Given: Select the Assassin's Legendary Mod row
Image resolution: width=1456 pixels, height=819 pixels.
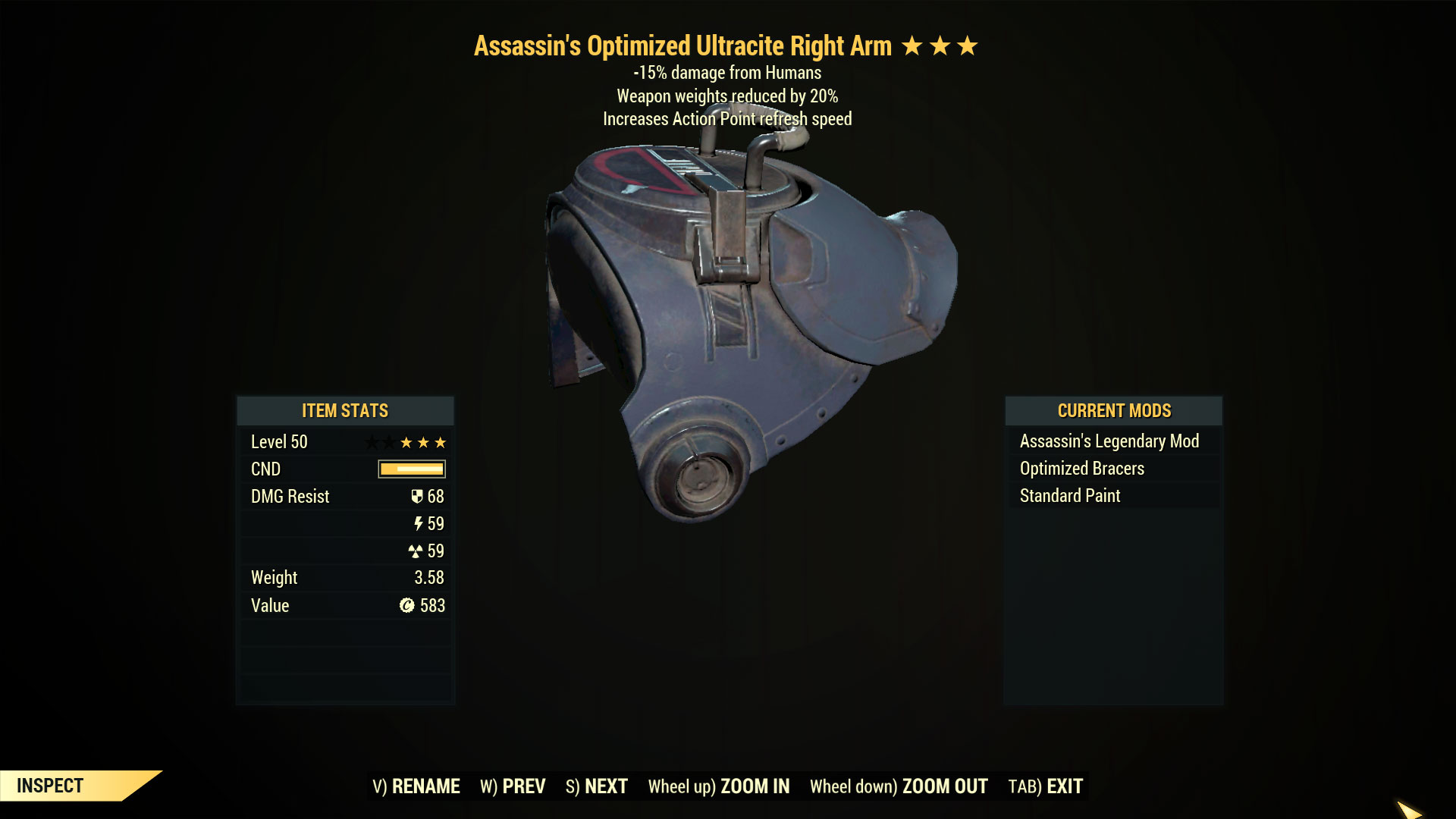Looking at the screenshot, I should click(1109, 441).
